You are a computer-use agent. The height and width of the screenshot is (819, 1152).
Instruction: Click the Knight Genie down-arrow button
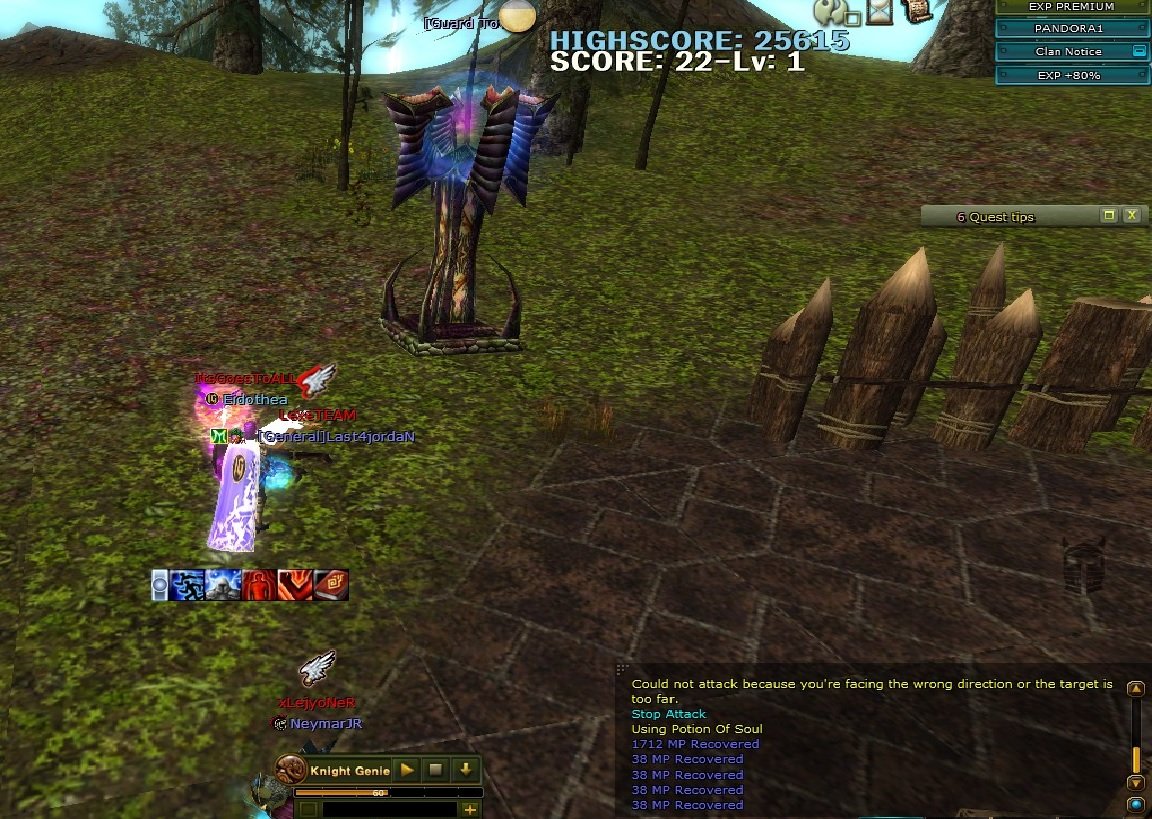pyautogui.click(x=465, y=770)
